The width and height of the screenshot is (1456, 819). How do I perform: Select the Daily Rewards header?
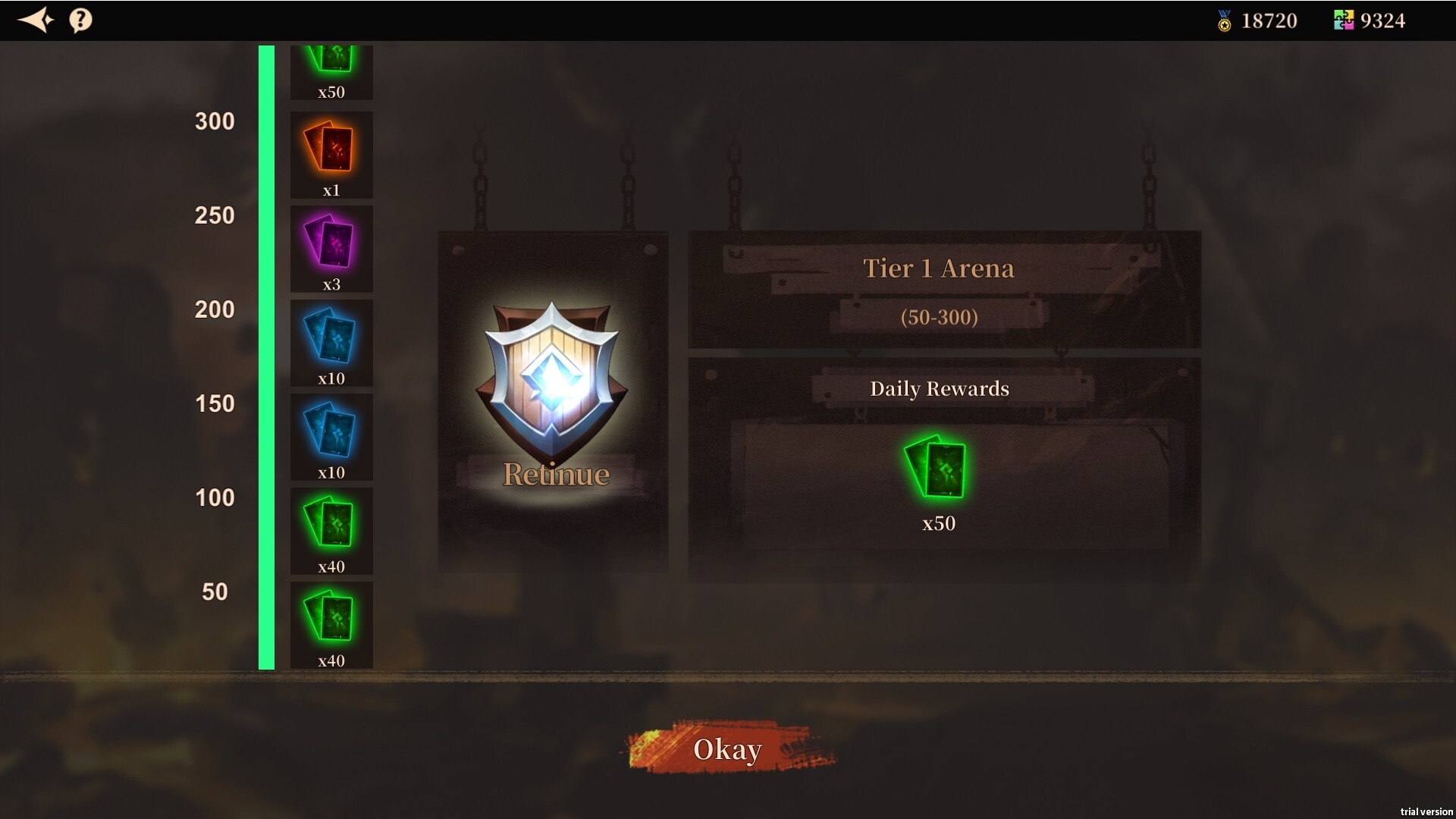click(x=940, y=388)
